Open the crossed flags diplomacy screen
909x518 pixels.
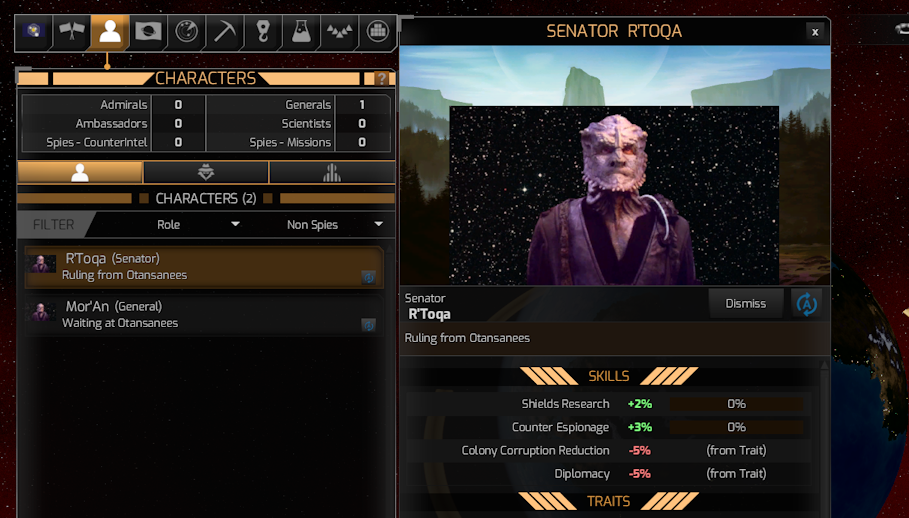(x=72, y=32)
